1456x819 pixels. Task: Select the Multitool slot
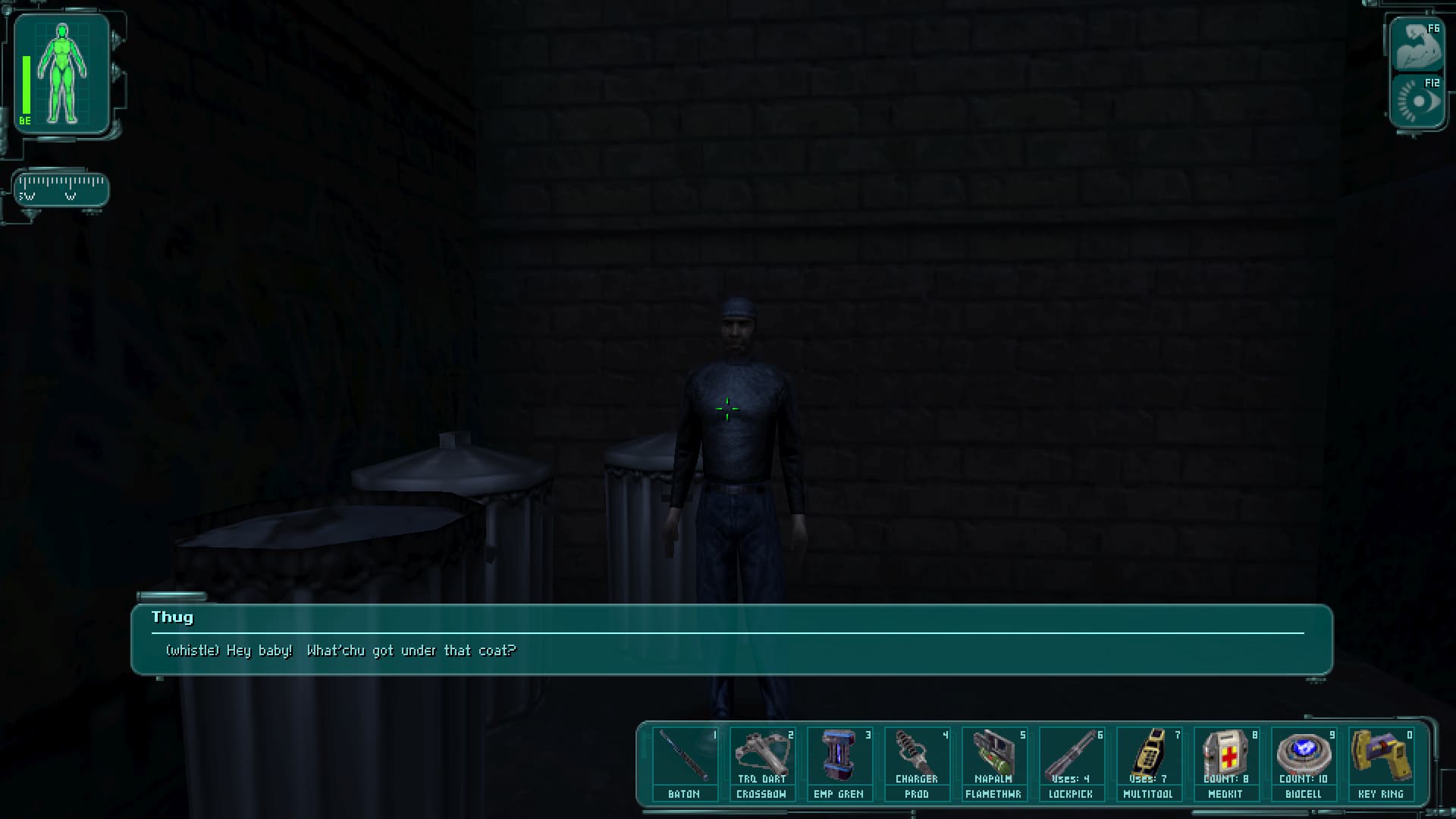1148,763
